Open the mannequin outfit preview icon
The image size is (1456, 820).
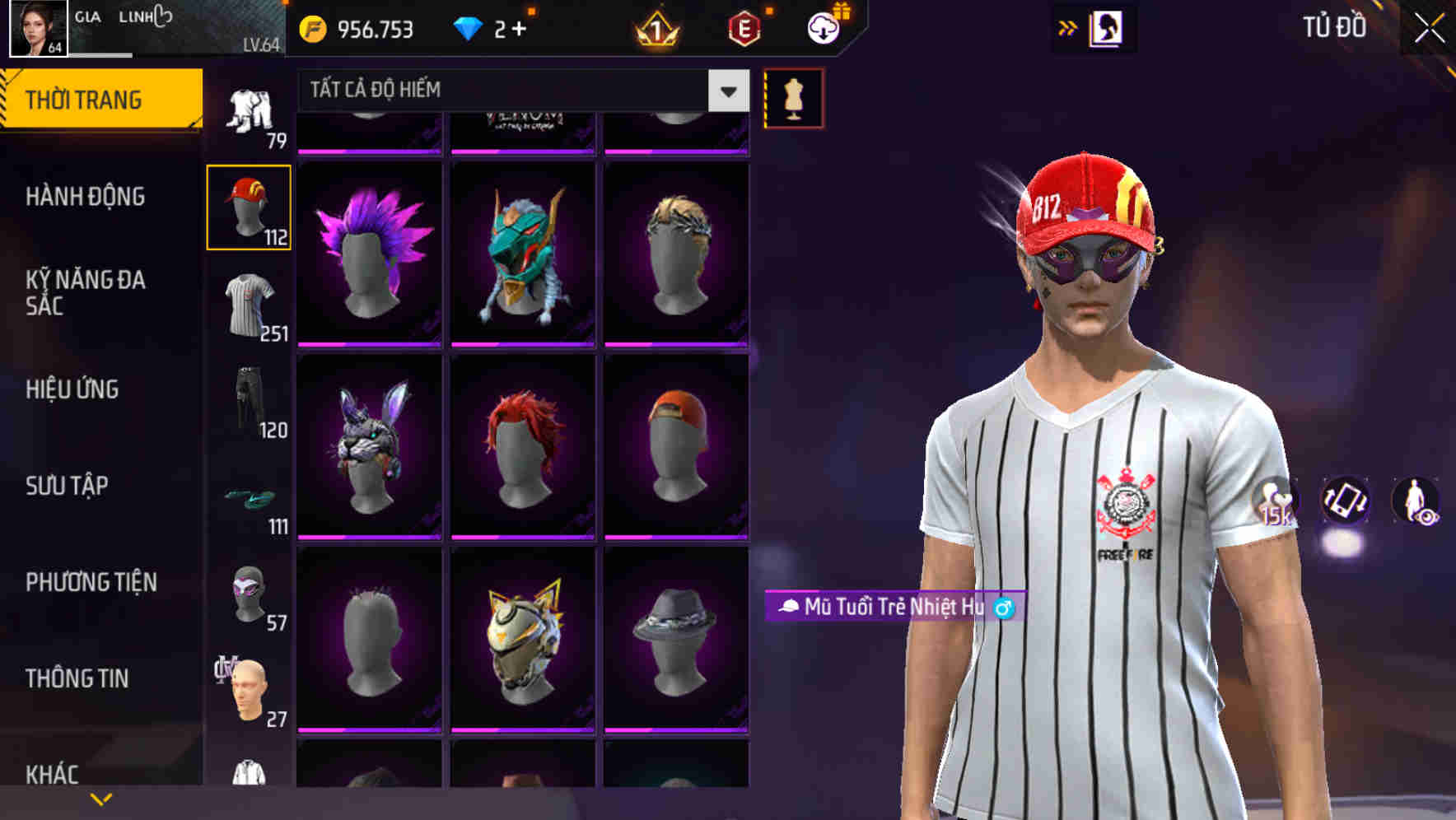(x=793, y=97)
